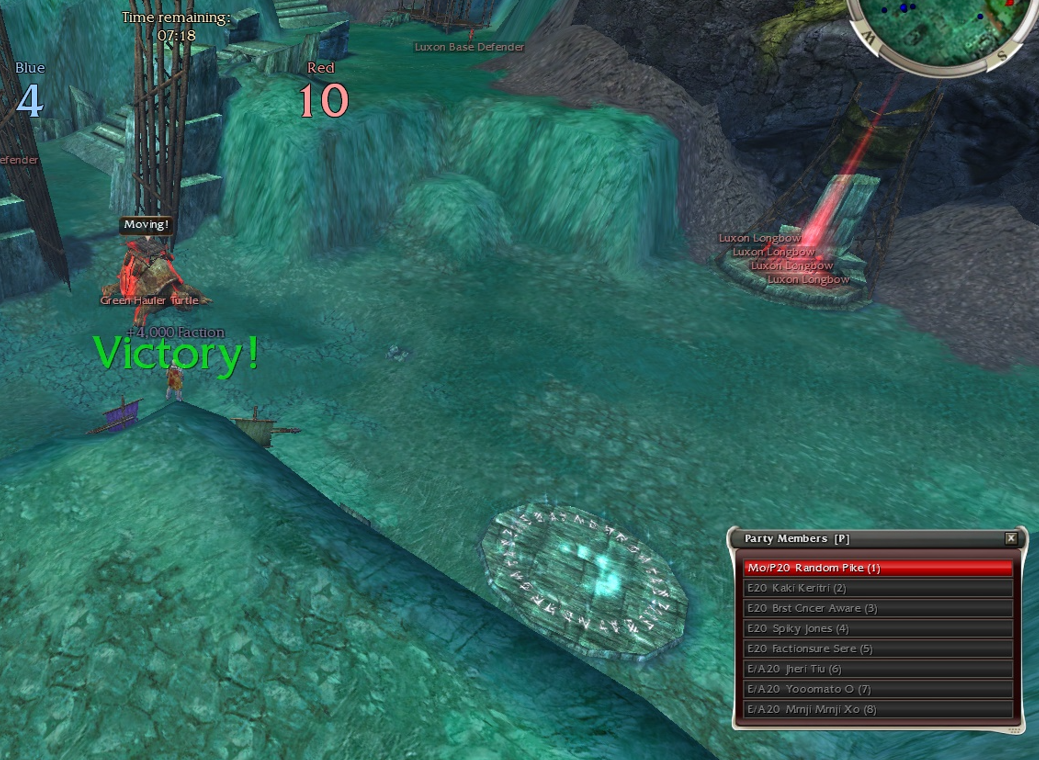The height and width of the screenshot is (760, 1039).
Task: Target party member Brst Cncer Aware
Action: 878,608
